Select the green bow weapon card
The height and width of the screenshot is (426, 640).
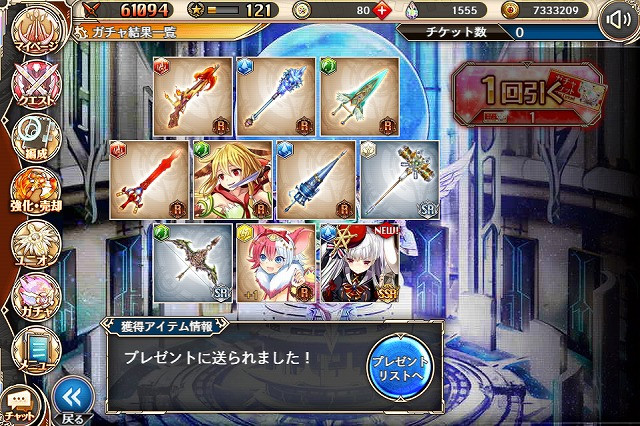[192, 263]
